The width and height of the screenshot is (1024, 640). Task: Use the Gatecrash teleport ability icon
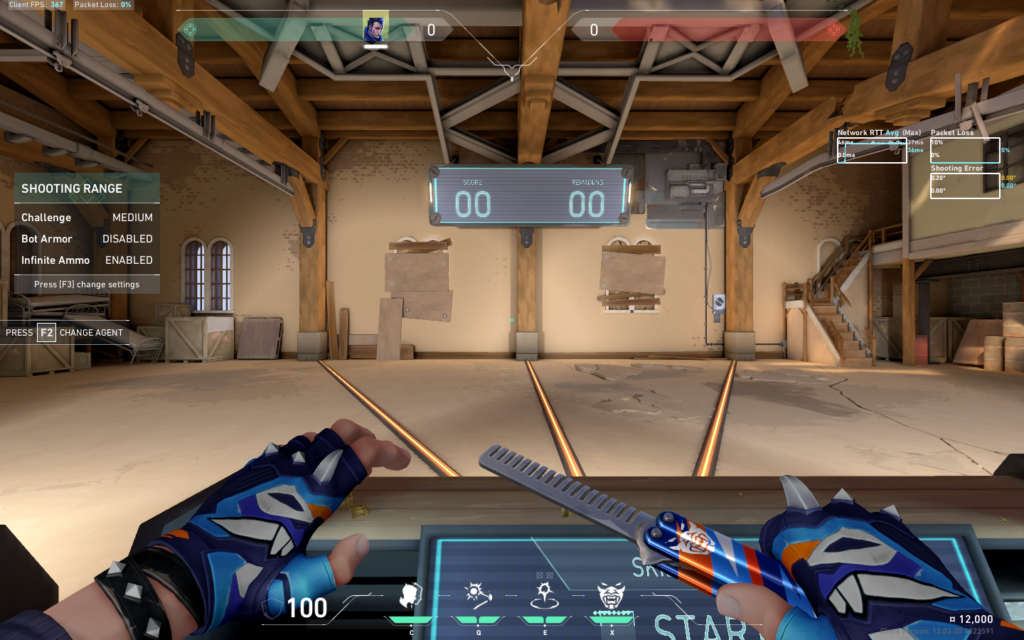[544, 596]
